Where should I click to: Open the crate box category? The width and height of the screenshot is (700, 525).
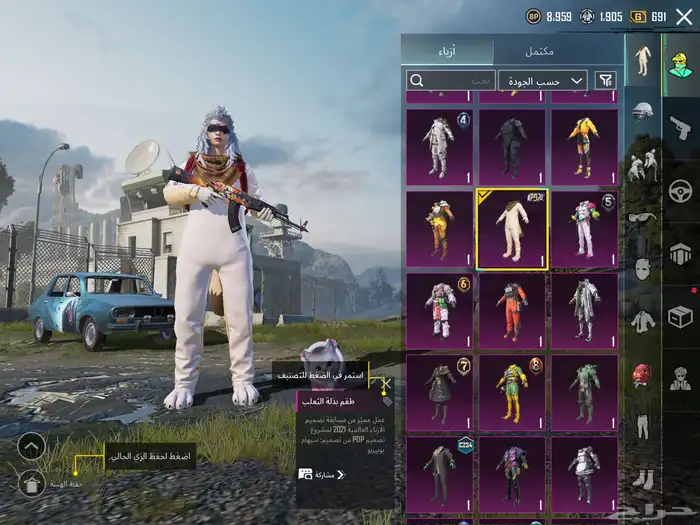tap(681, 316)
